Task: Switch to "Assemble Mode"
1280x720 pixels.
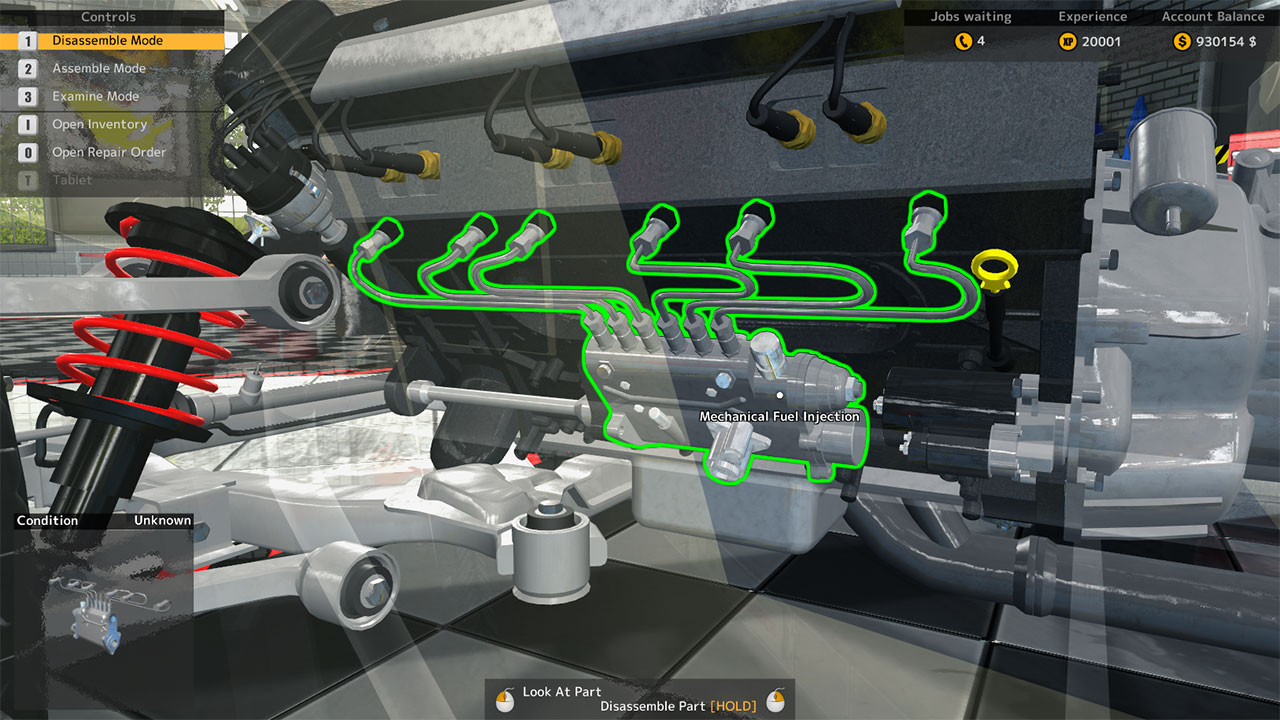Action: 100,68
